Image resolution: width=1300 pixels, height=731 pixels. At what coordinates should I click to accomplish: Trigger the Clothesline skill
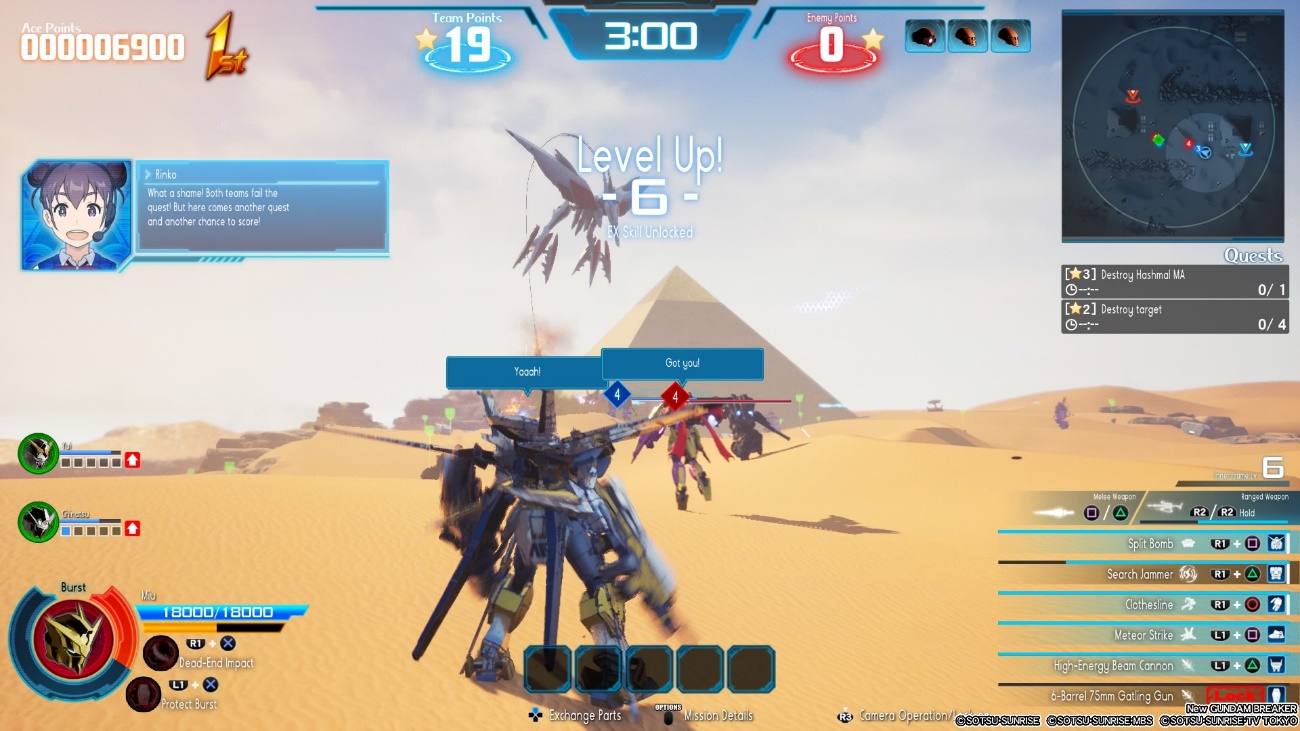click(x=1148, y=605)
